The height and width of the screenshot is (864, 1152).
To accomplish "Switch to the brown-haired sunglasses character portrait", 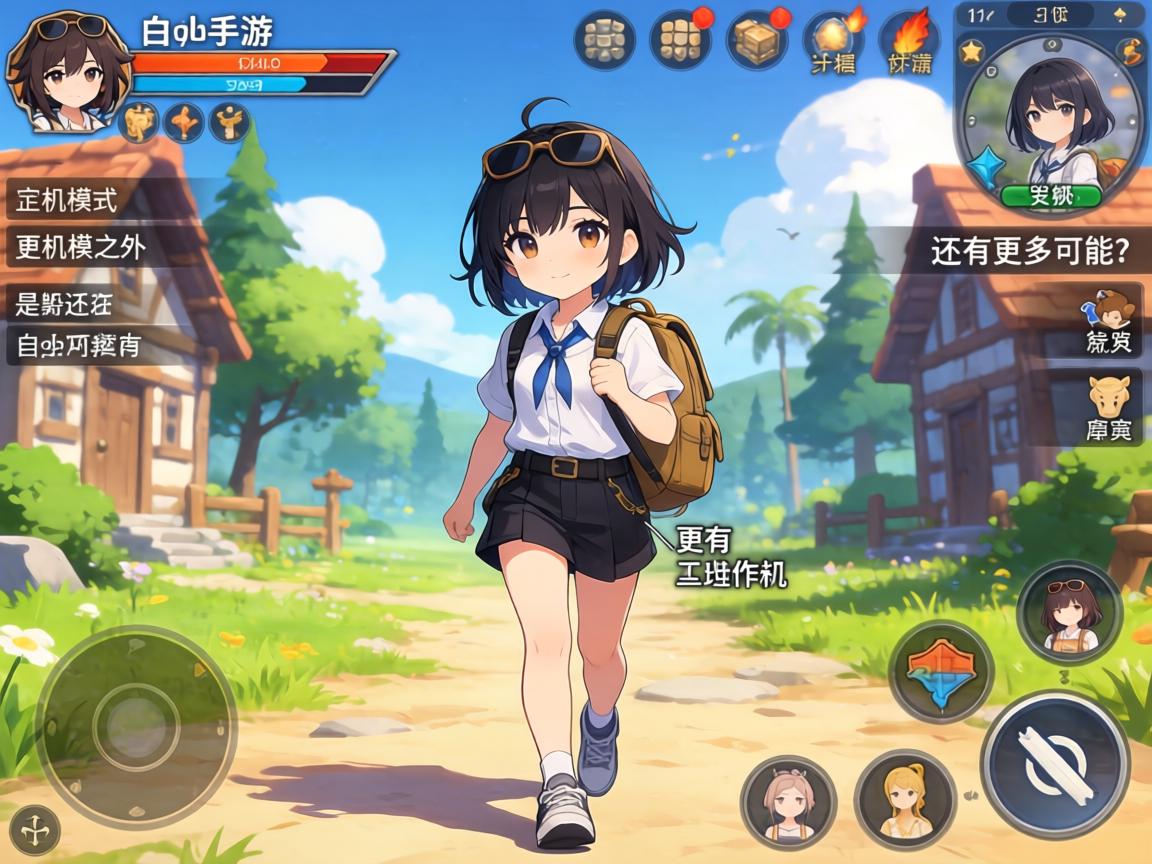I will 1068,611.
